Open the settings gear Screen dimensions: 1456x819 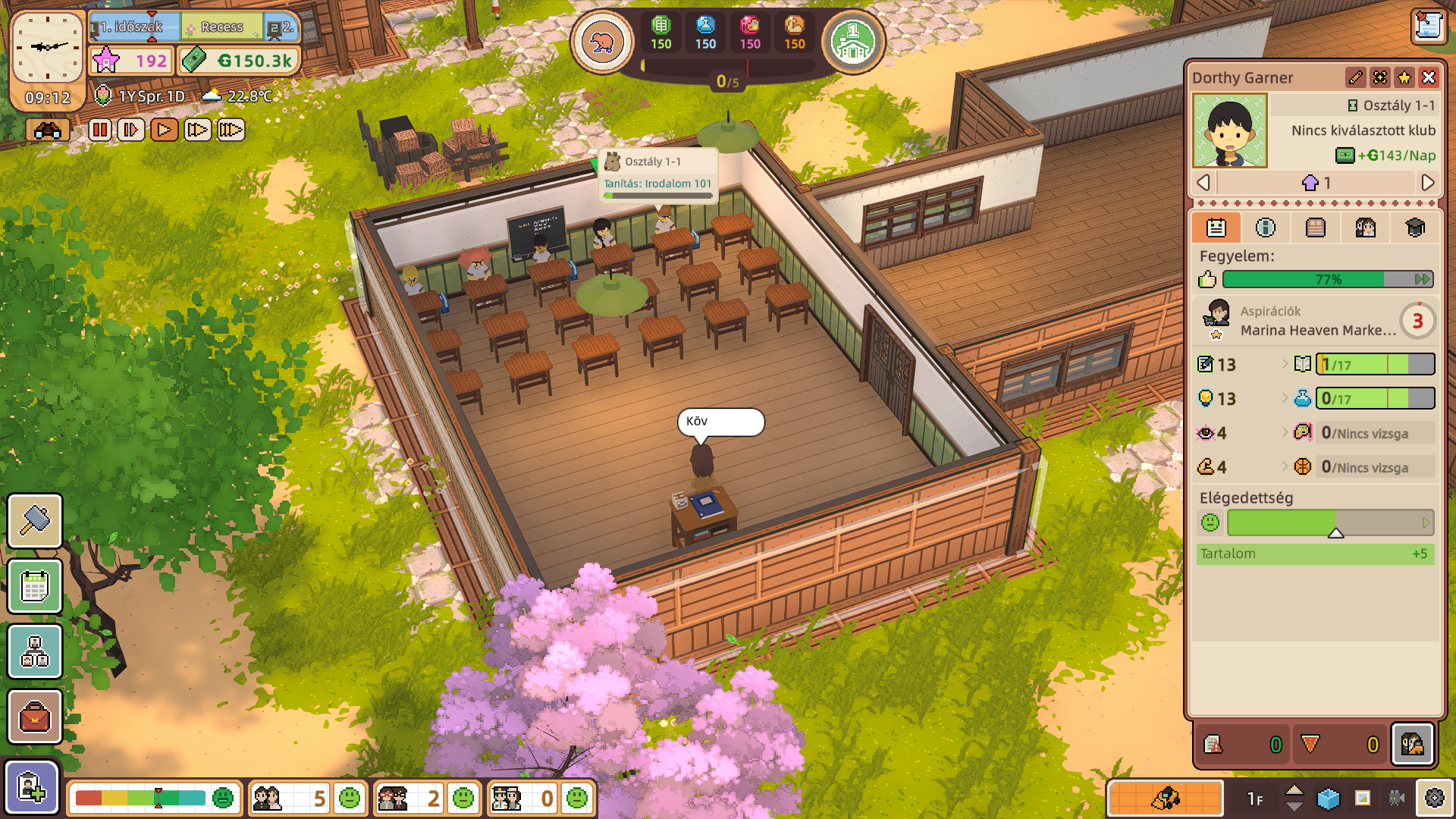click(1435, 798)
